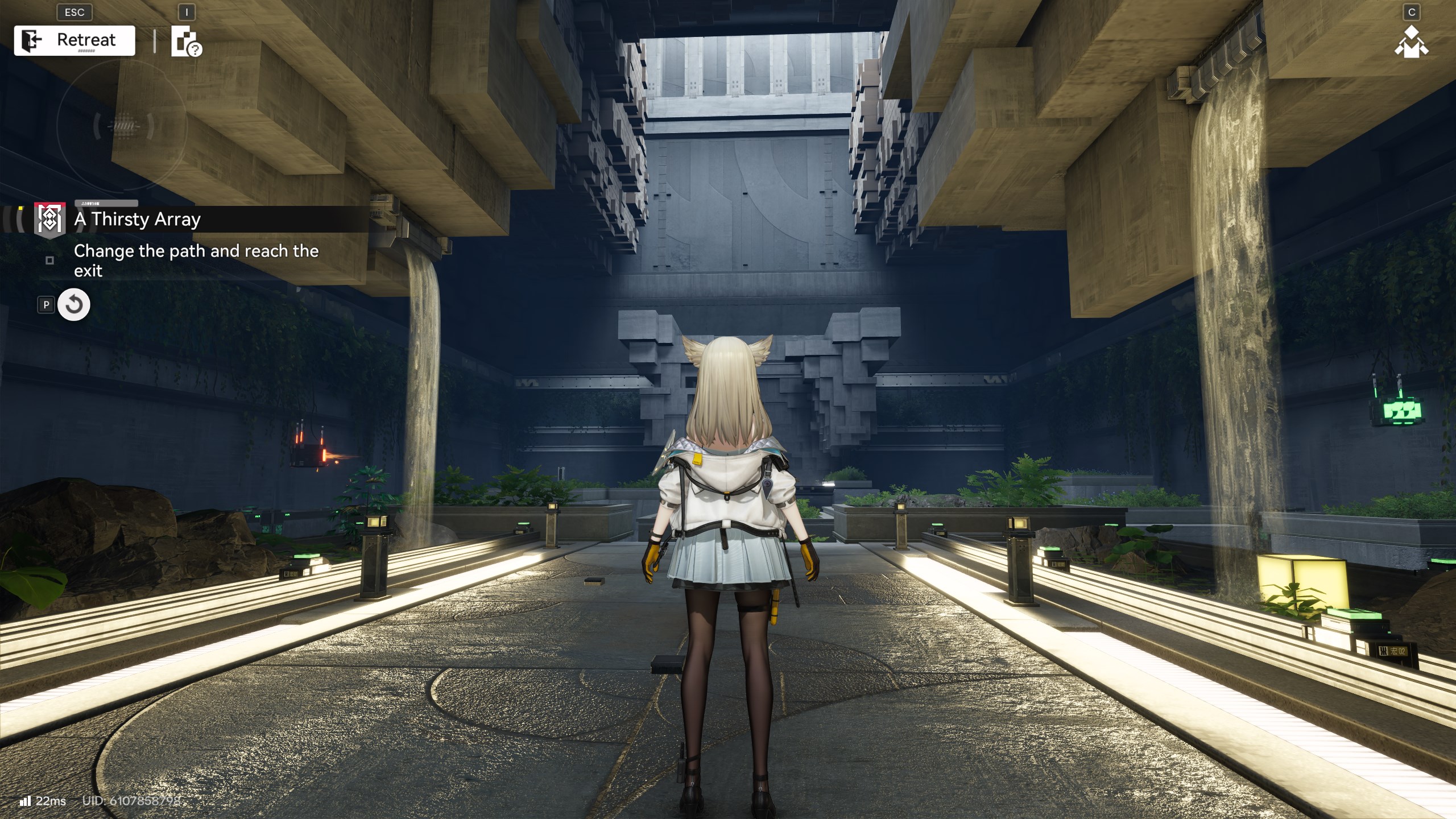Open the puzzle guide help icon

click(x=186, y=42)
